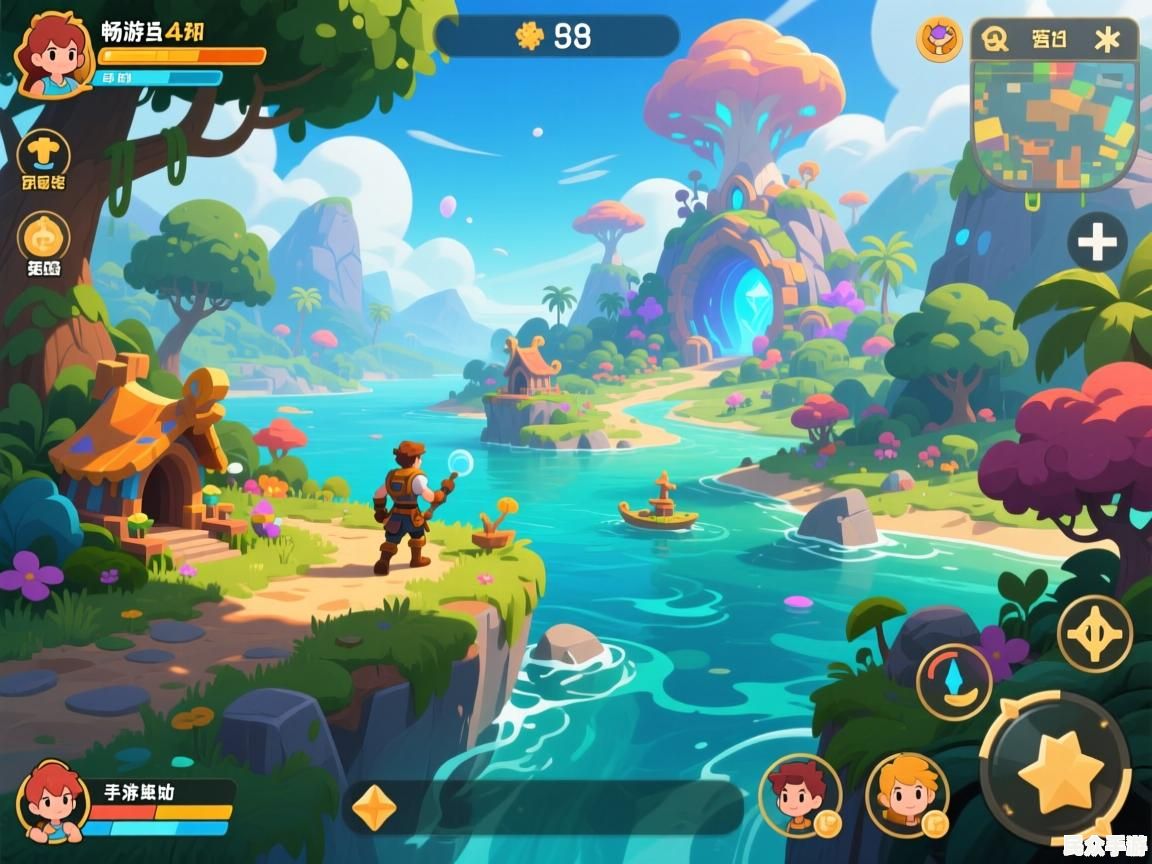The height and width of the screenshot is (864, 1152).
Task: Activate the golden four-point compass skill
Action: [x=1095, y=633]
